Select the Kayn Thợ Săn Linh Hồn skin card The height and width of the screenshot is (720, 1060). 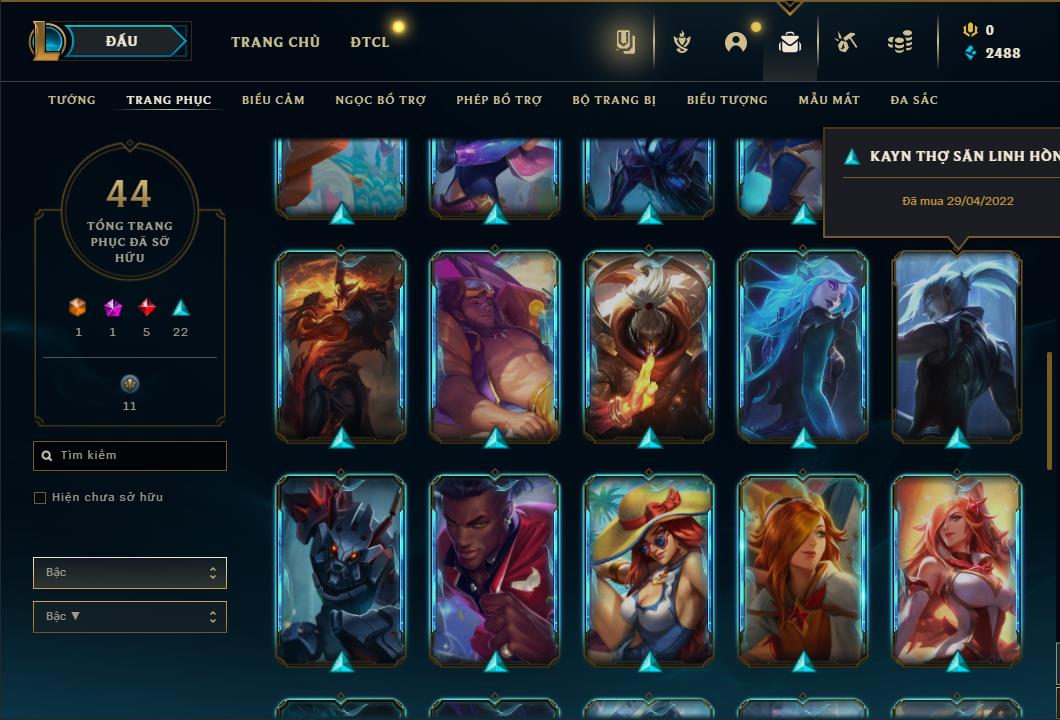click(x=957, y=343)
